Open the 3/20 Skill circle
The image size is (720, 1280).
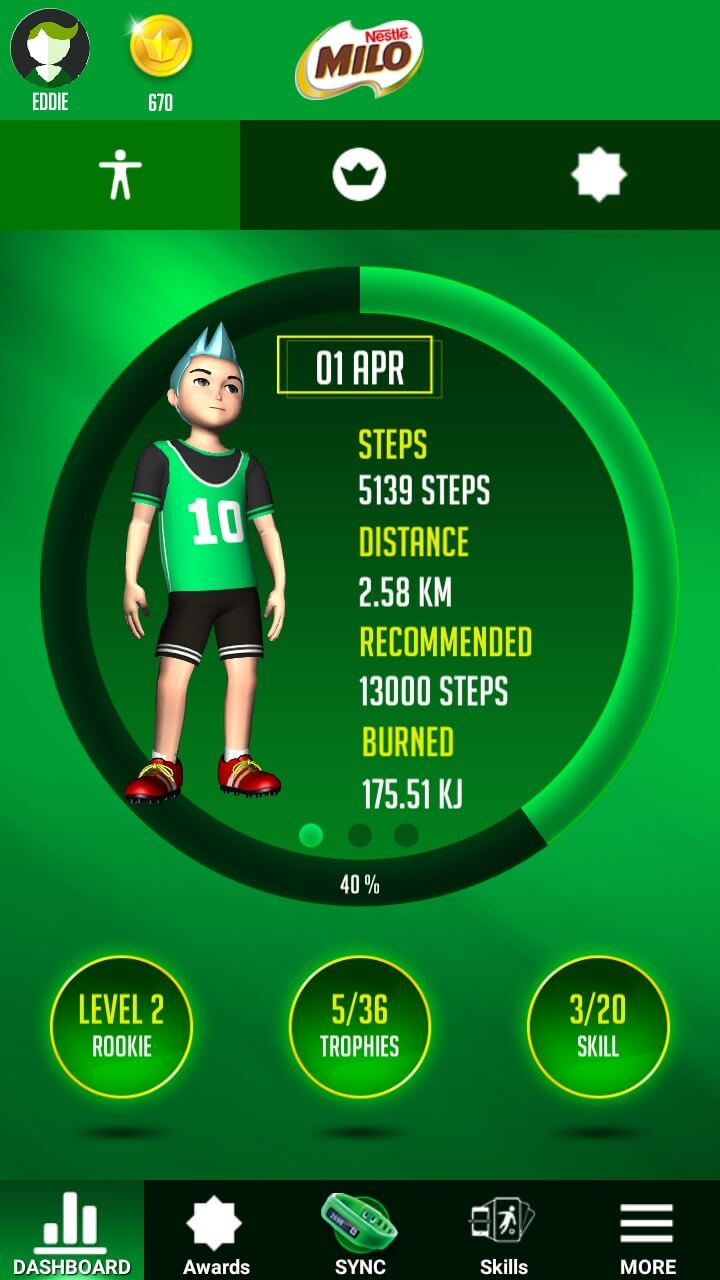click(598, 1026)
